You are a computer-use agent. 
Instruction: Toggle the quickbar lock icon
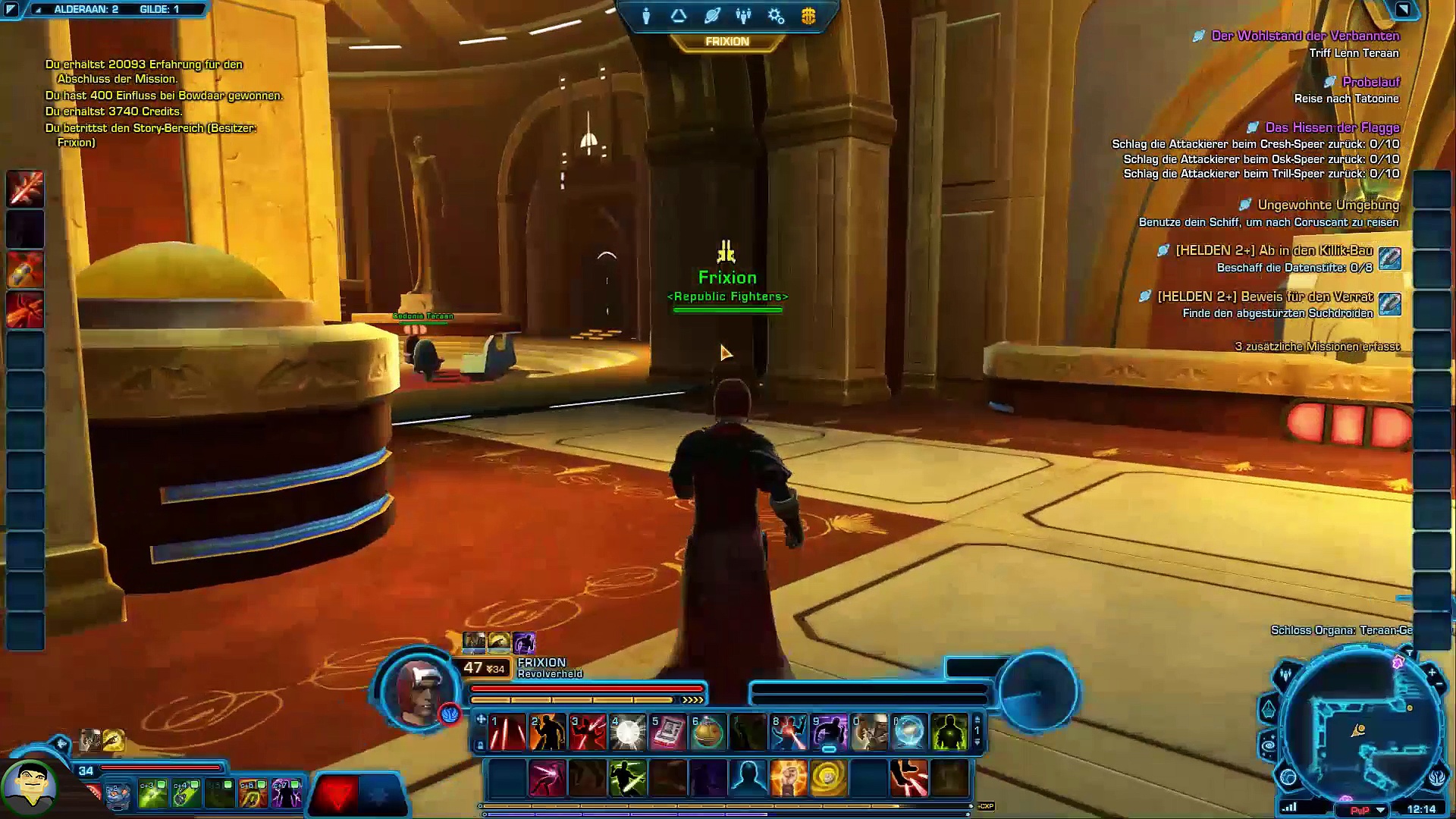pos(480,745)
